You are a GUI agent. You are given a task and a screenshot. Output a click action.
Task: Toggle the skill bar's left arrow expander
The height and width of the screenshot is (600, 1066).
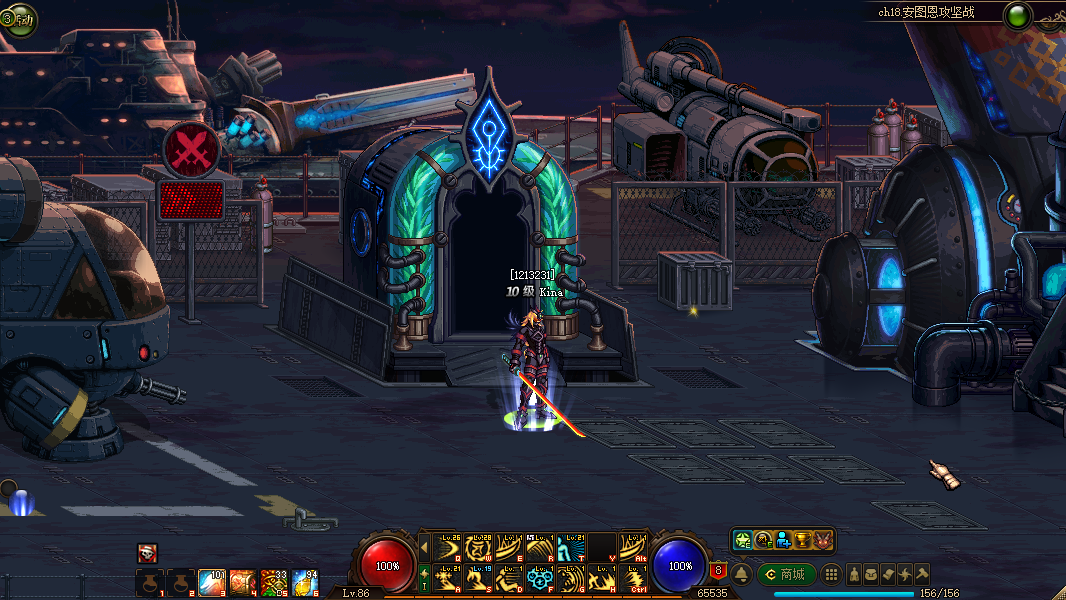[423, 546]
